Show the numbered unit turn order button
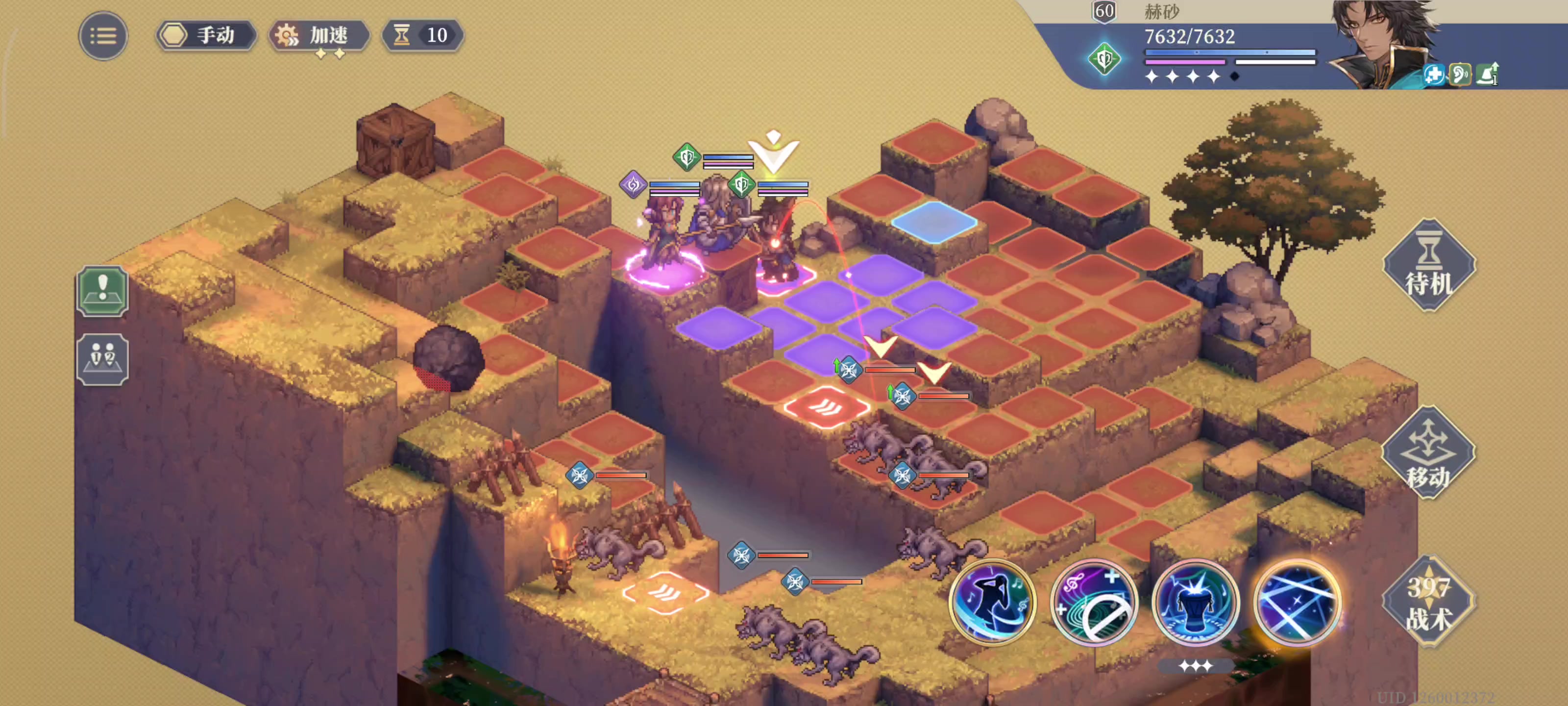Viewport: 1568px width, 706px height. (x=102, y=359)
